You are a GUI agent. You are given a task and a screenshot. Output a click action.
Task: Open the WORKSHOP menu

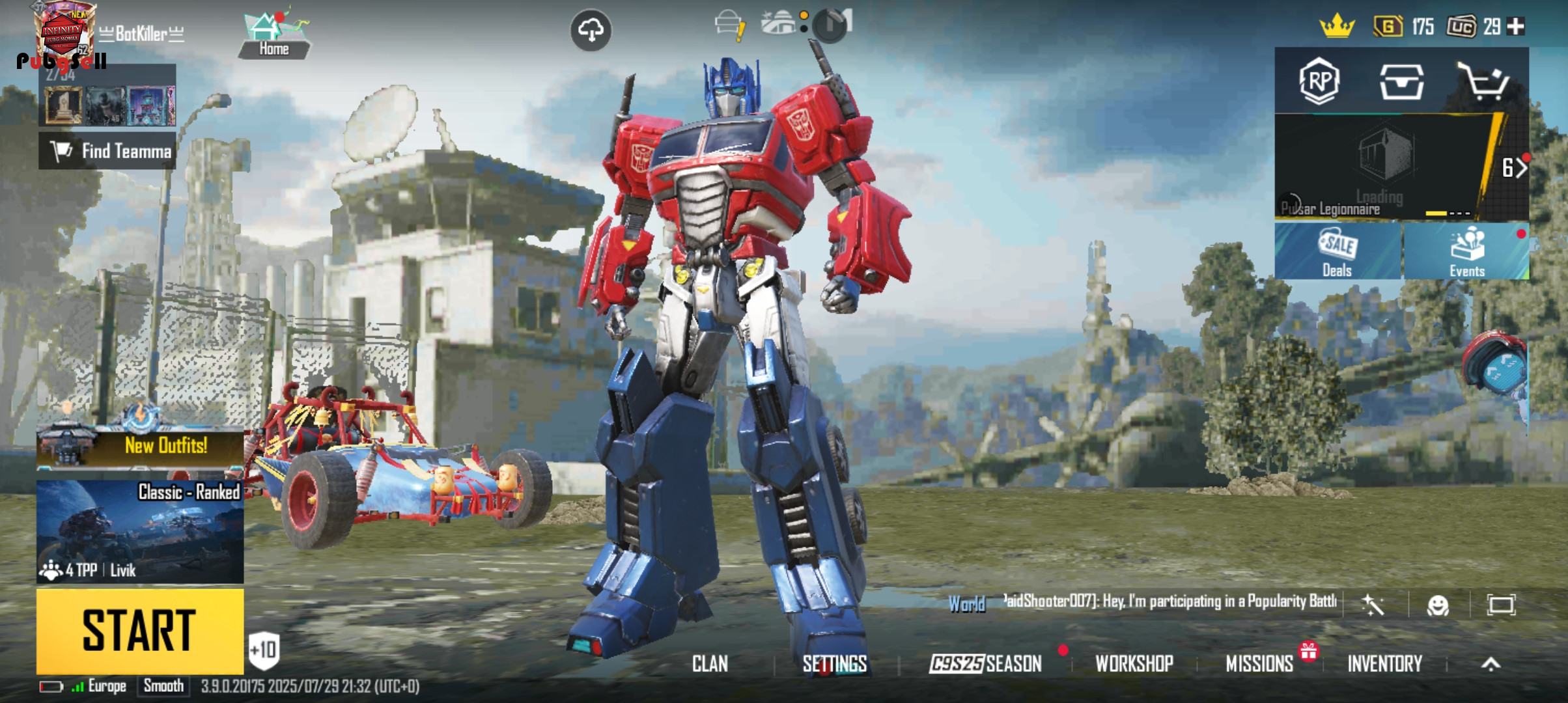pos(1134,664)
